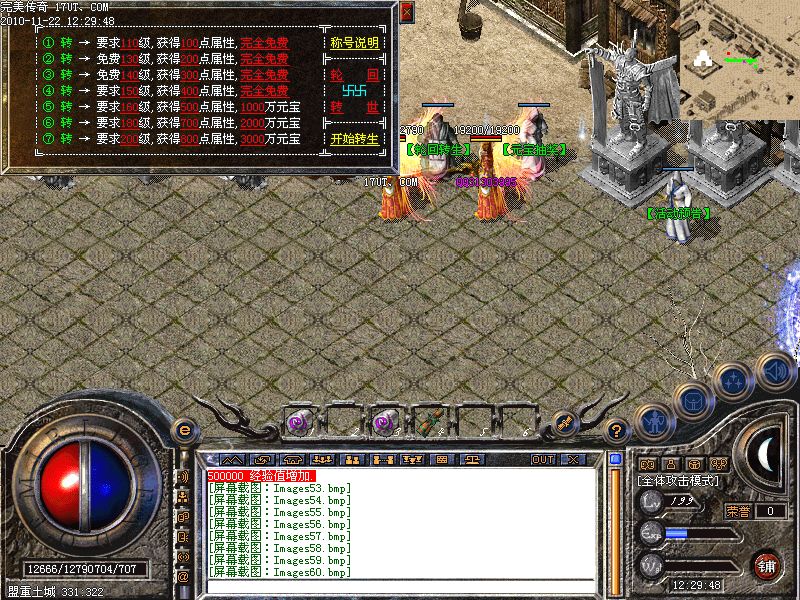Toggle the speaker sound round button
The image size is (800, 600).
click(x=775, y=371)
